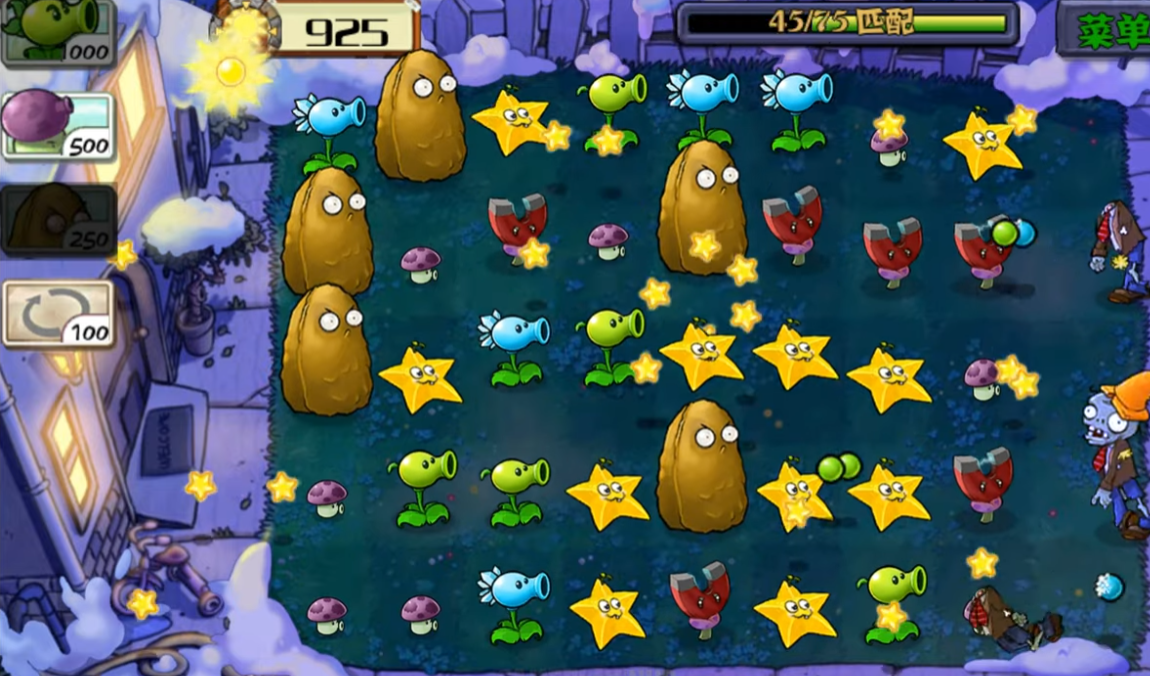The image size is (1150, 676).
Task: Select the darkened 250-sun Tall-nut card
Action: coord(57,219)
